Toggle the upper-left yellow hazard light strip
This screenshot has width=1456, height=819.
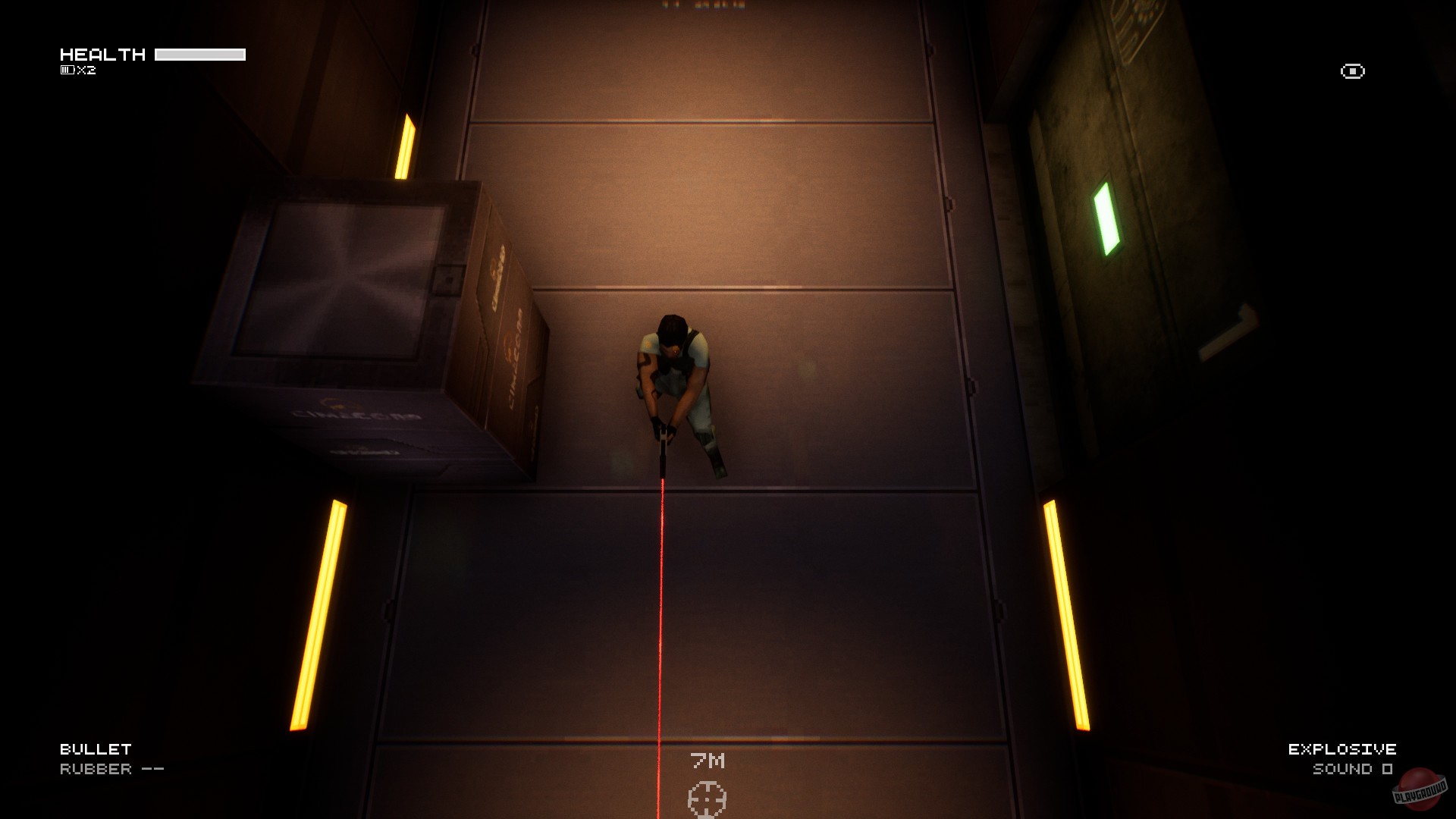click(x=405, y=147)
